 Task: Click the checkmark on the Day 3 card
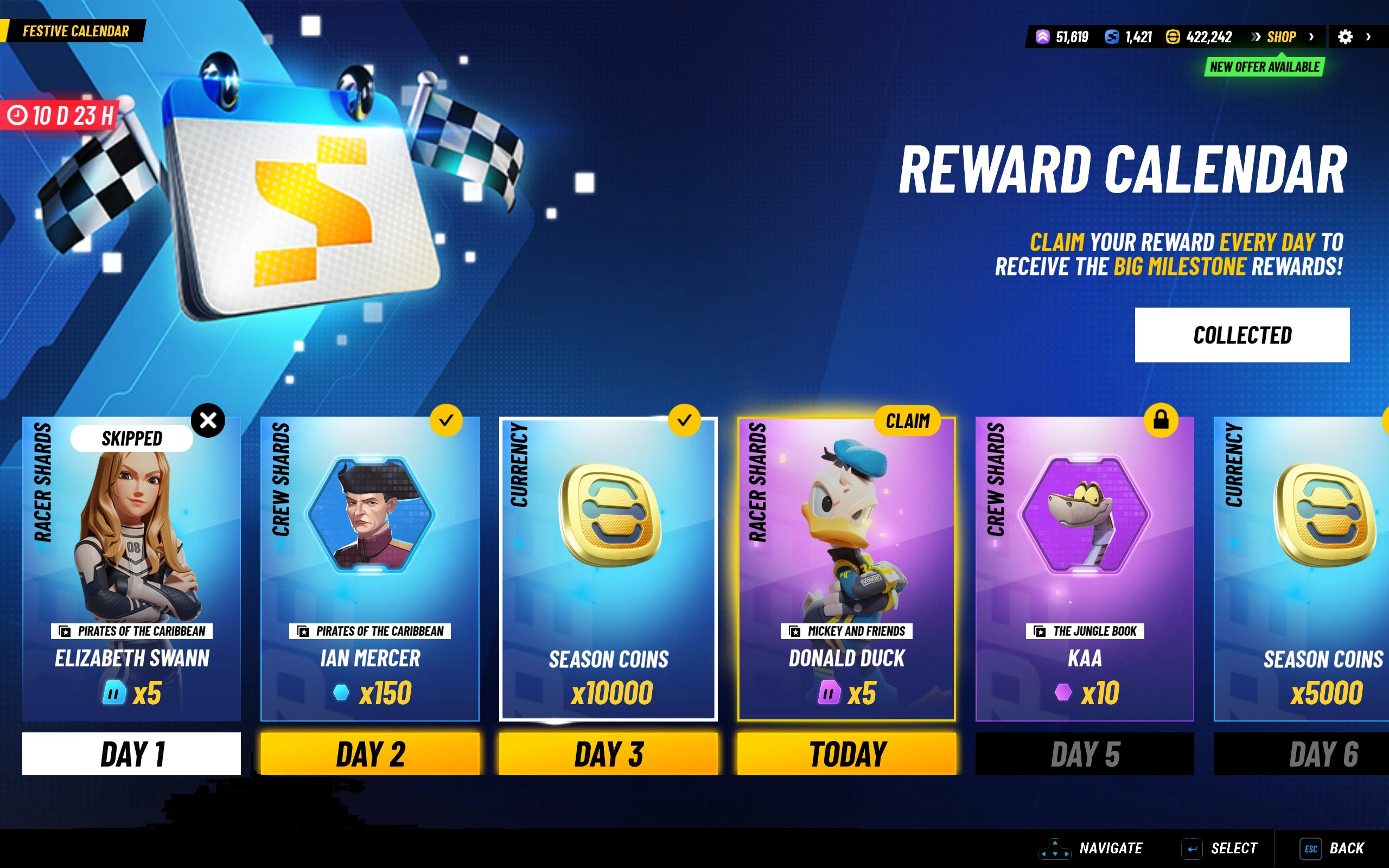[685, 420]
